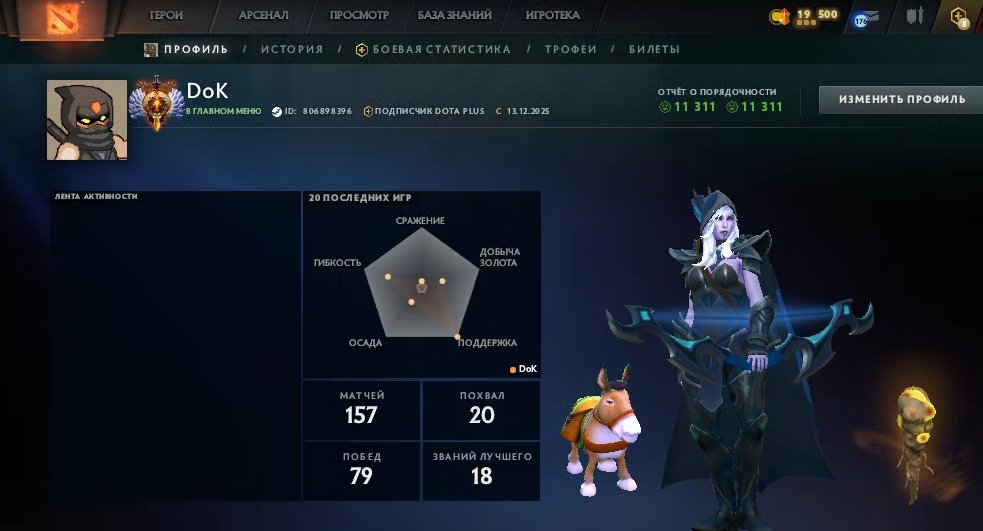Open the shield and sword icon
This screenshot has height=531, width=983.
(x=914, y=16)
